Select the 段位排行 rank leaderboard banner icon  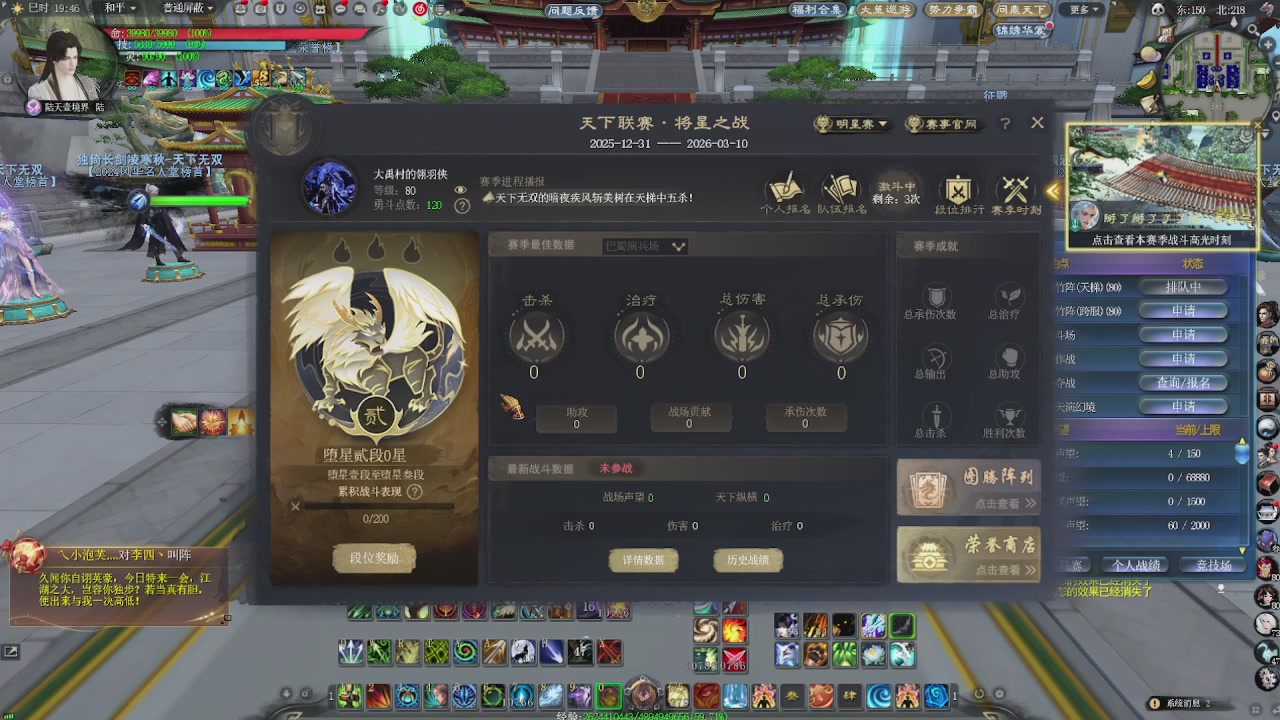[x=957, y=188]
